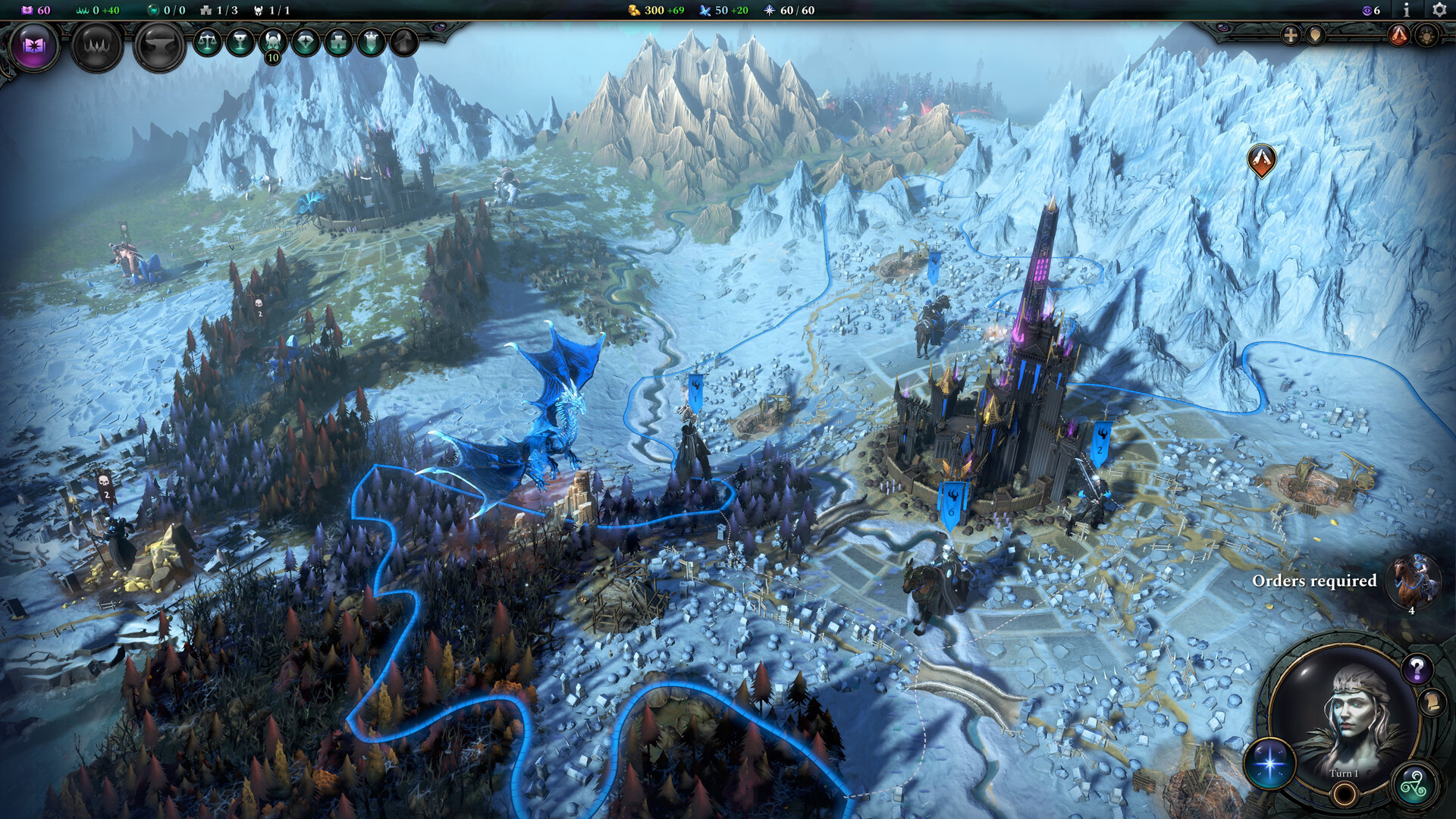Select the chalice icon in top bar
This screenshot has height=819, width=1456.
[240, 42]
